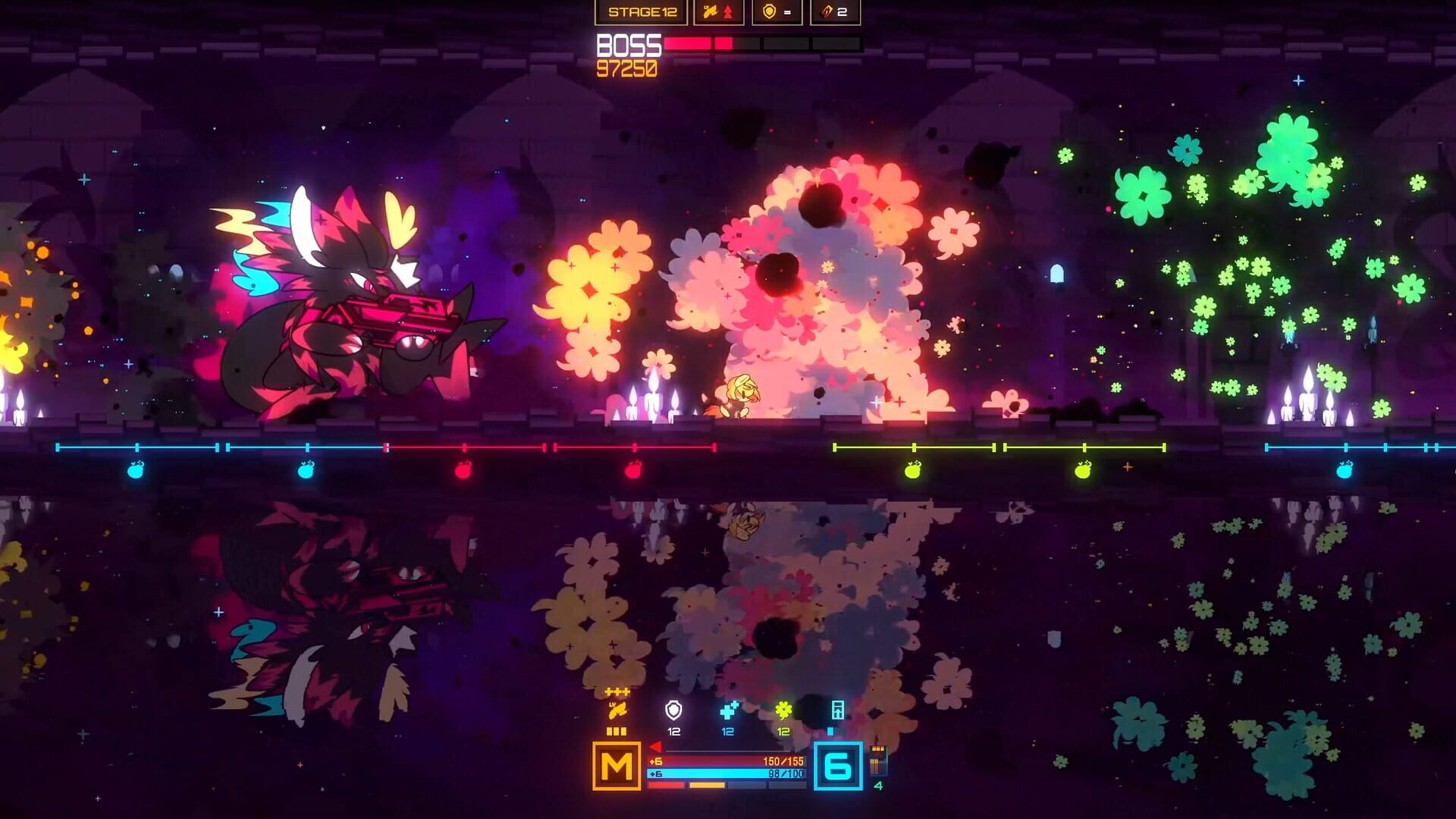This screenshot has width=1456, height=819.
Task: Select the yellow shield icon in the top bar
Action: coord(769,11)
